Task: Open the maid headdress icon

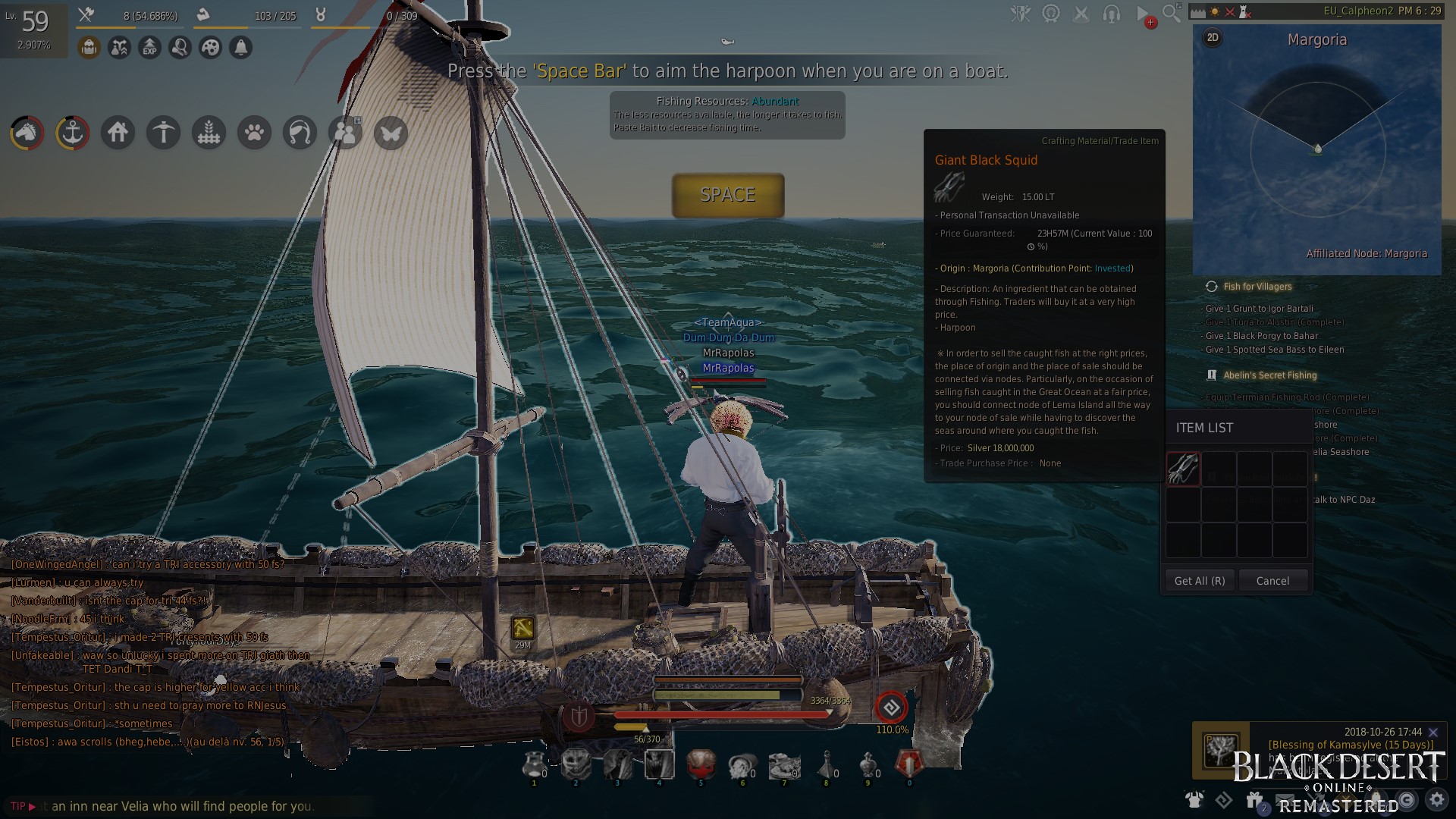Action: [x=300, y=133]
